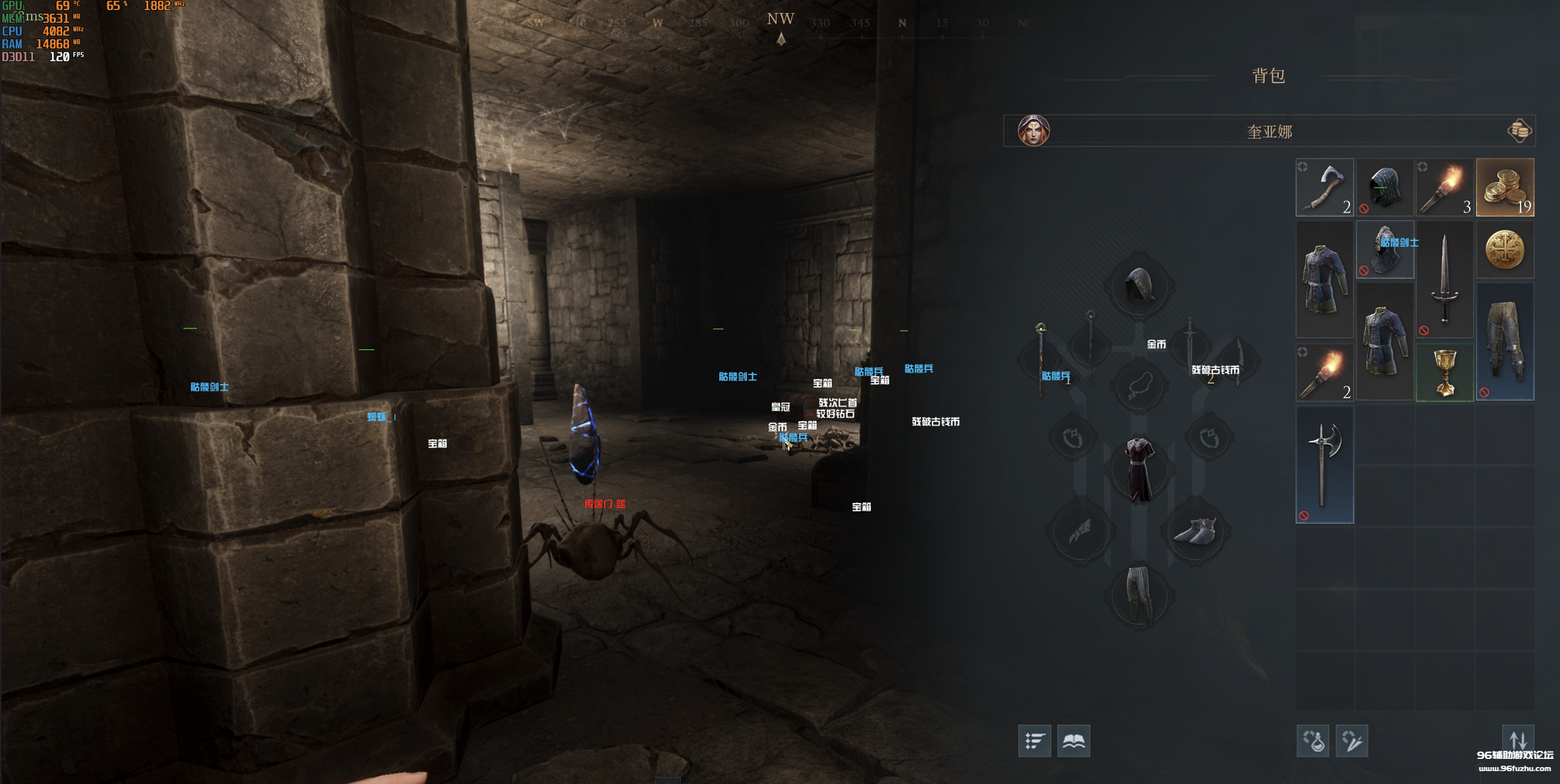Click the chainmail coif helmet item
Screen dimensions: 1560x784
(1385, 249)
